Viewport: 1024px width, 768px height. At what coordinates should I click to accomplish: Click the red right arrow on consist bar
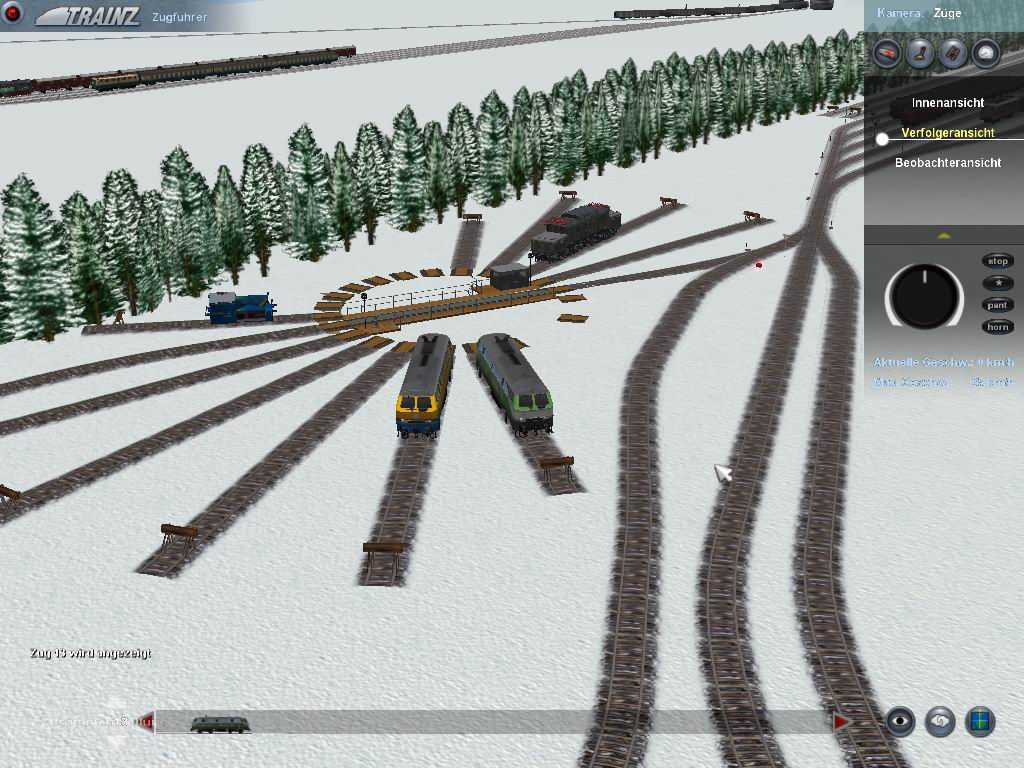(x=841, y=722)
